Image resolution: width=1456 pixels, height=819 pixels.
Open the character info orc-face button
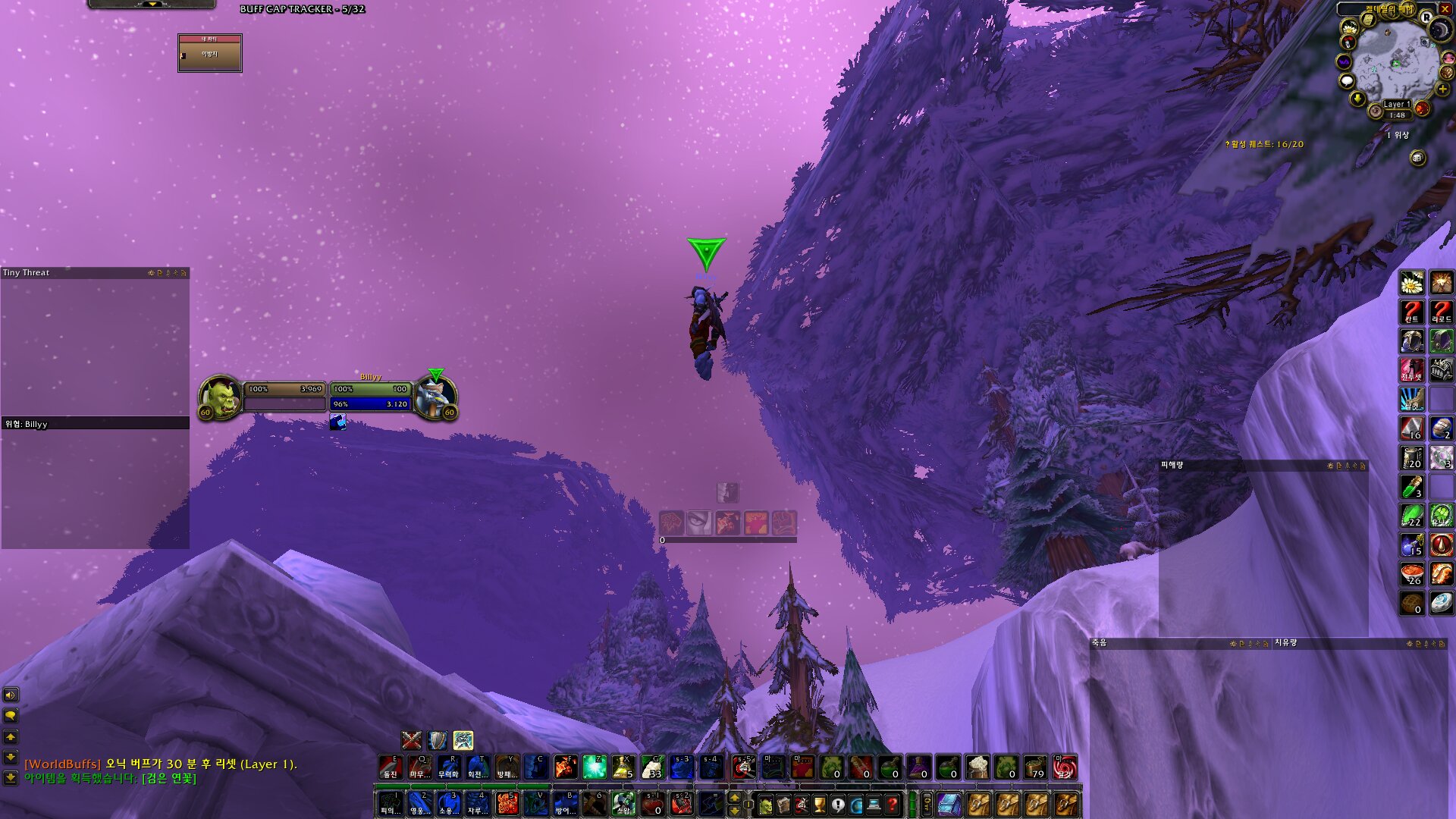[765, 805]
